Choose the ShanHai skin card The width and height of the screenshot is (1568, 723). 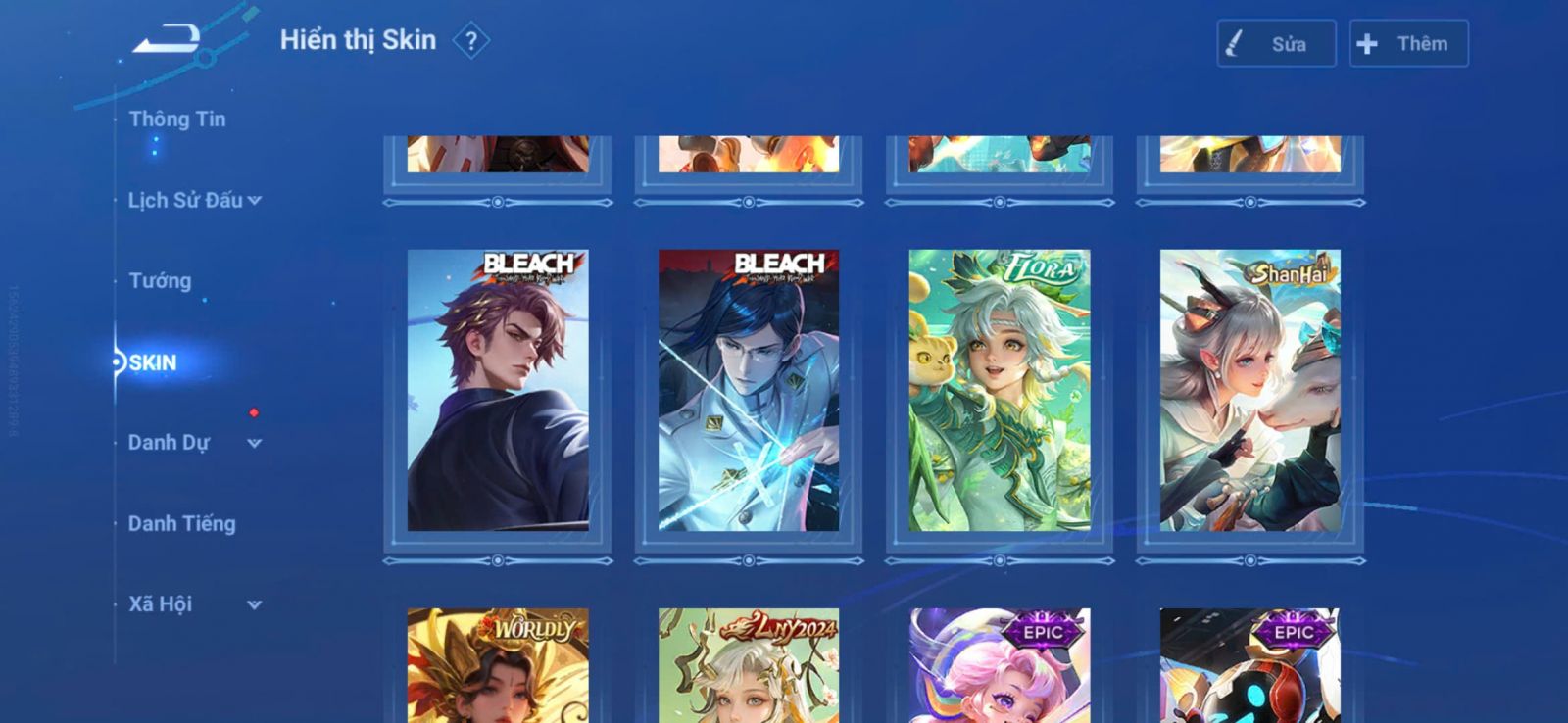1250,390
